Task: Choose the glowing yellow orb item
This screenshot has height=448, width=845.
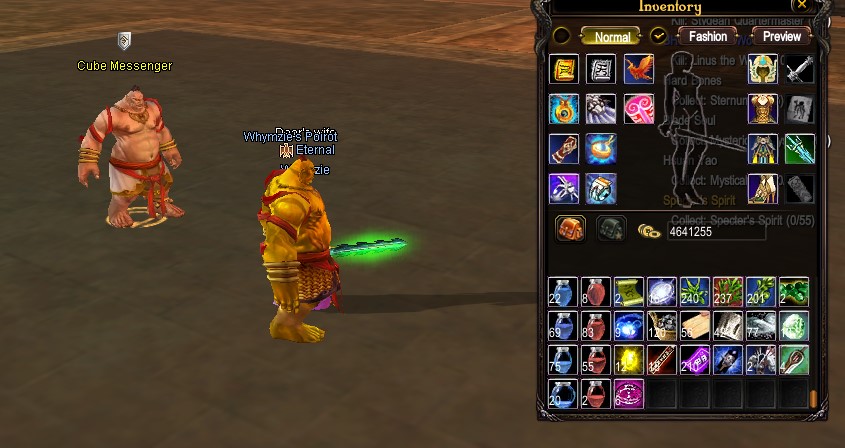Action: pyautogui.click(x=629, y=360)
